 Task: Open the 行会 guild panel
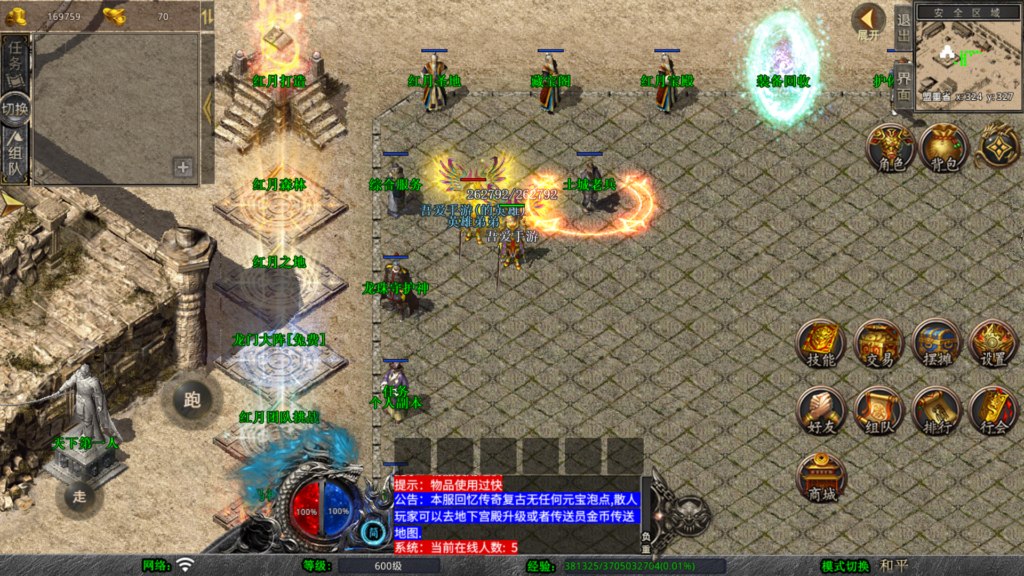(x=993, y=410)
